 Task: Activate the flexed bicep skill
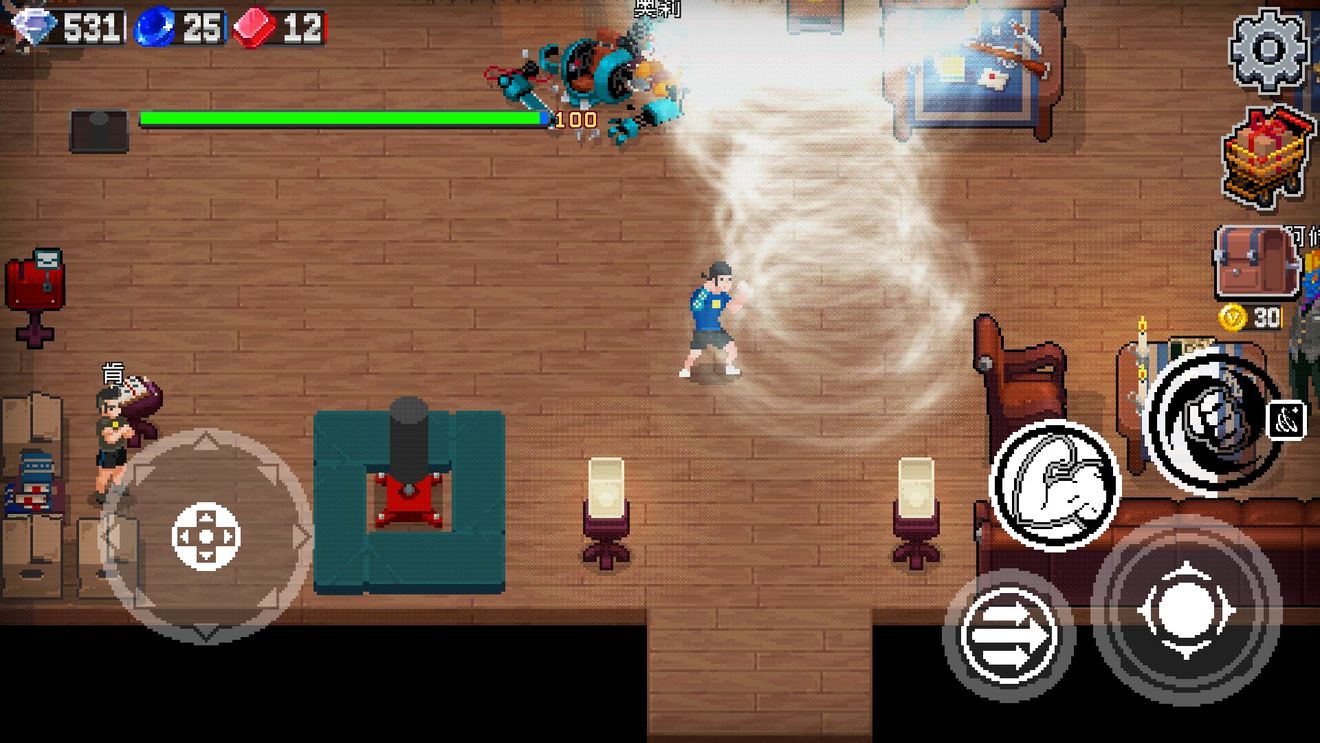pos(1054,486)
